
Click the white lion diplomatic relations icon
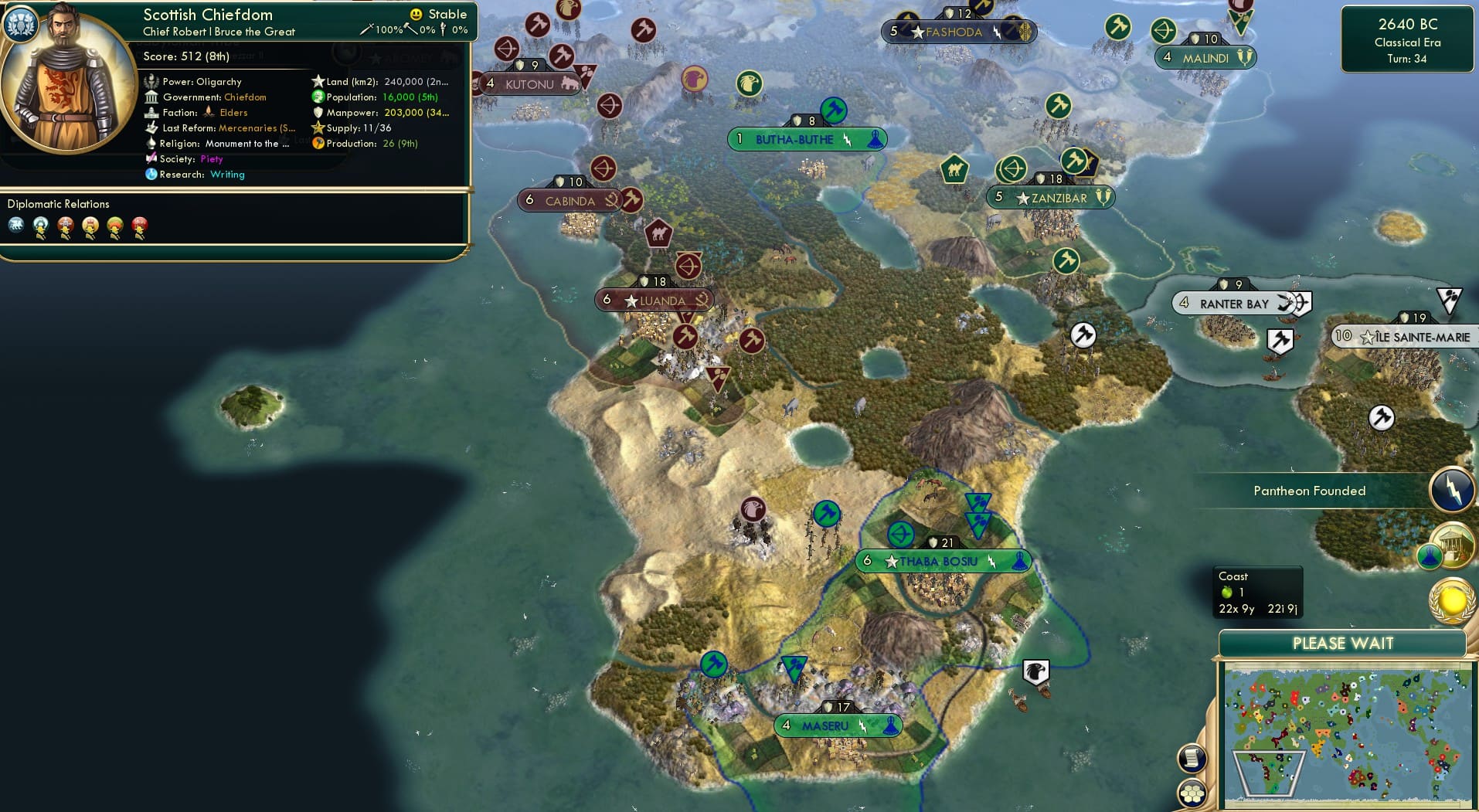click(15, 226)
